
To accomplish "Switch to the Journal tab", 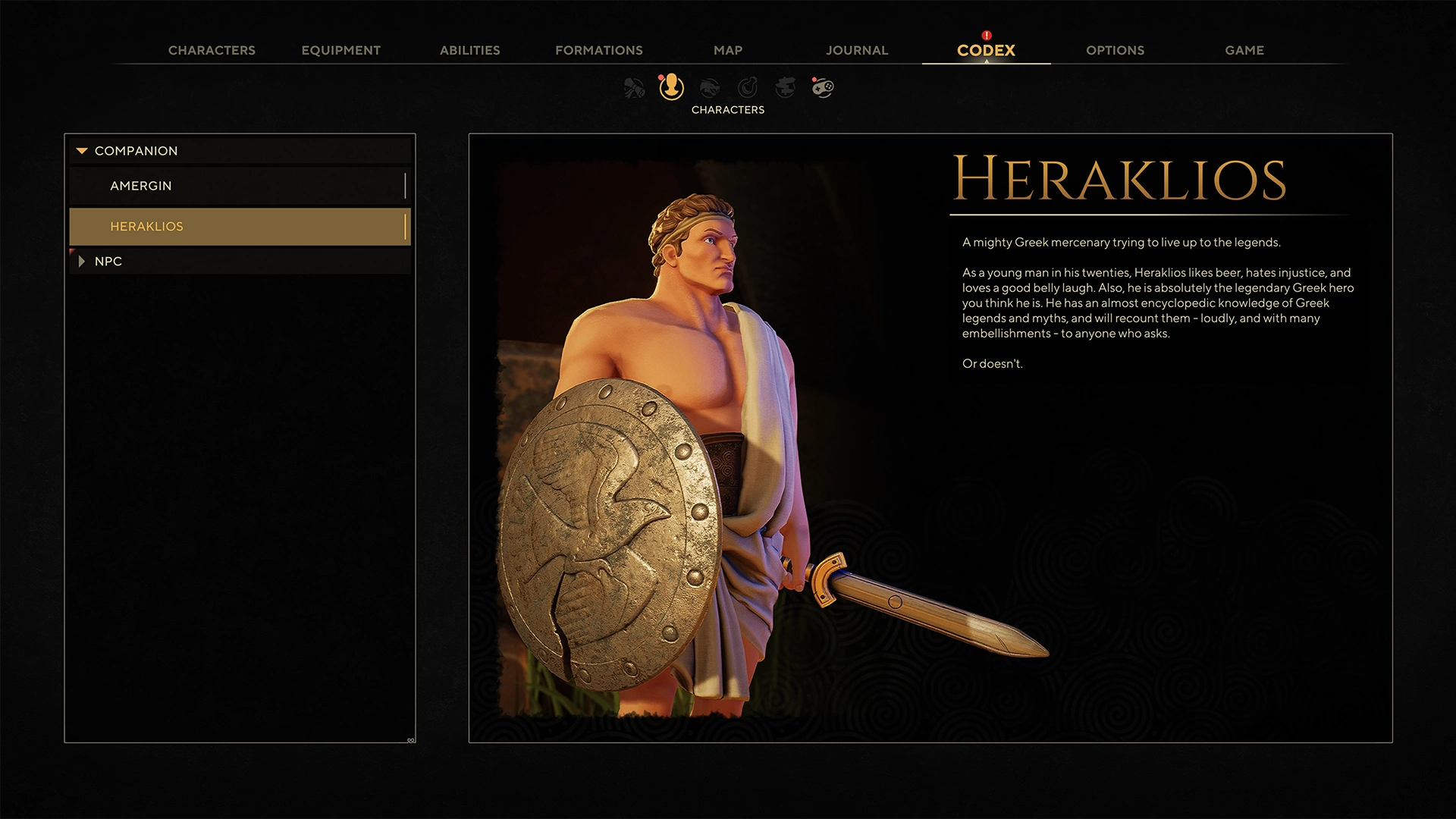I will point(857,50).
